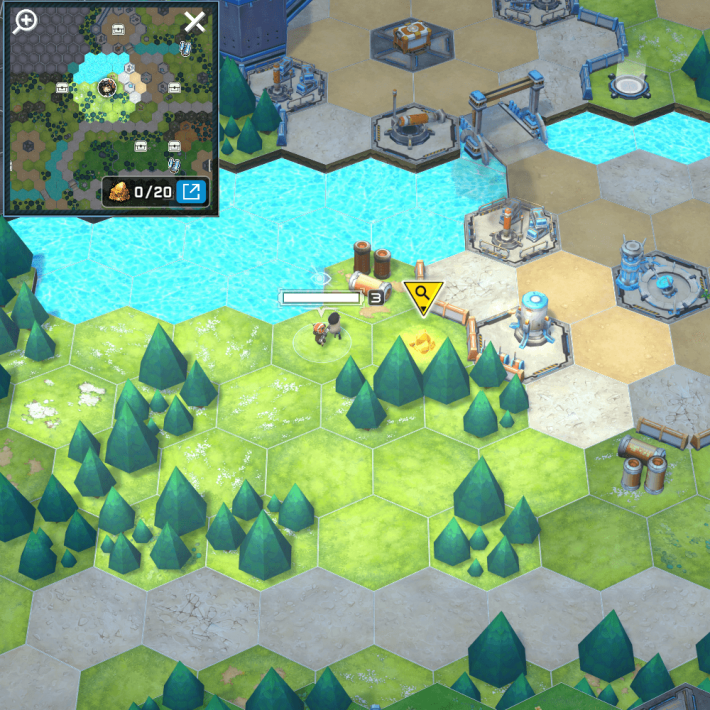Zoom in the minimap with the magnifier

[x=24, y=22]
